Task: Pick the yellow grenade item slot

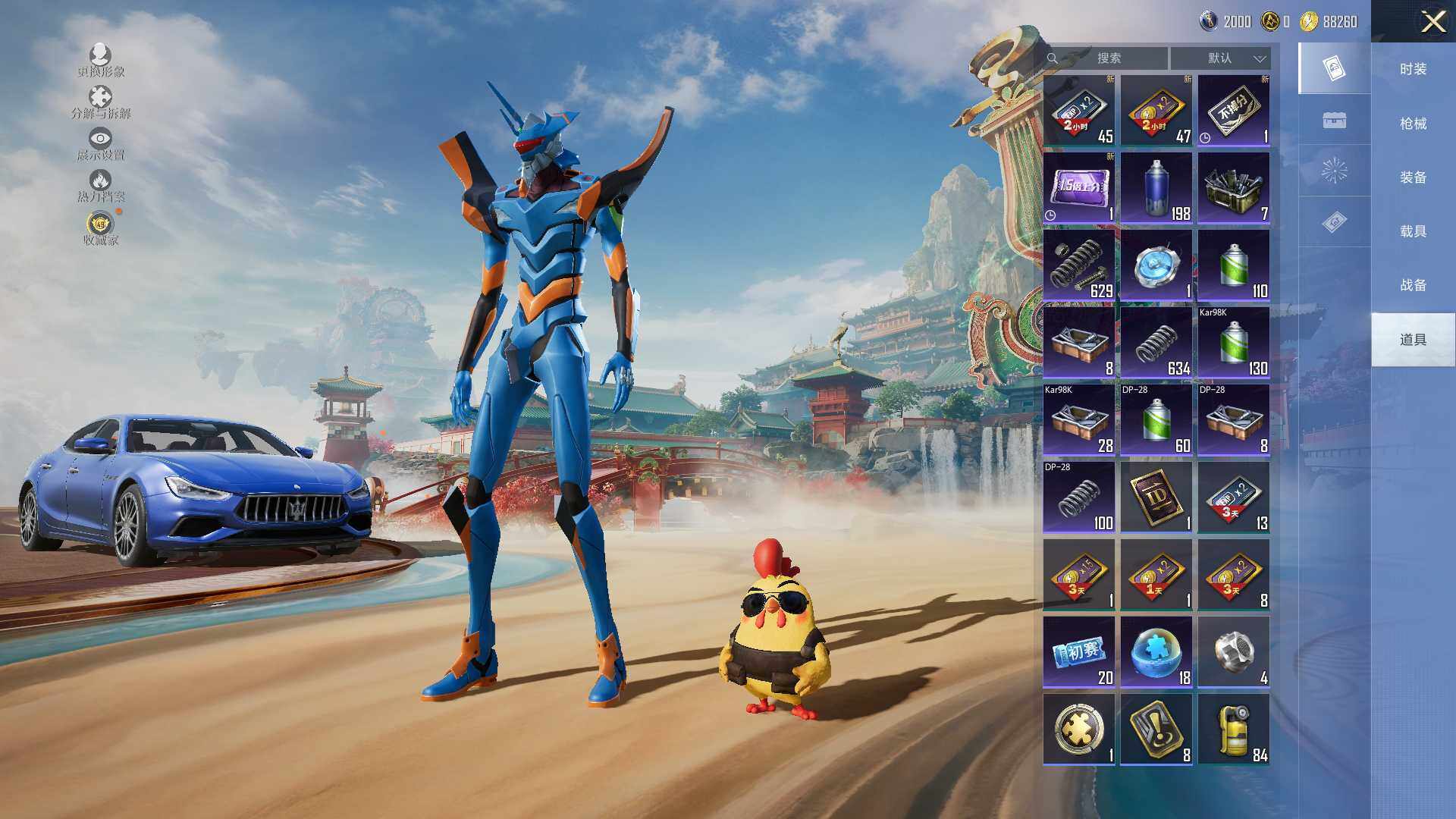Action: click(x=1233, y=730)
